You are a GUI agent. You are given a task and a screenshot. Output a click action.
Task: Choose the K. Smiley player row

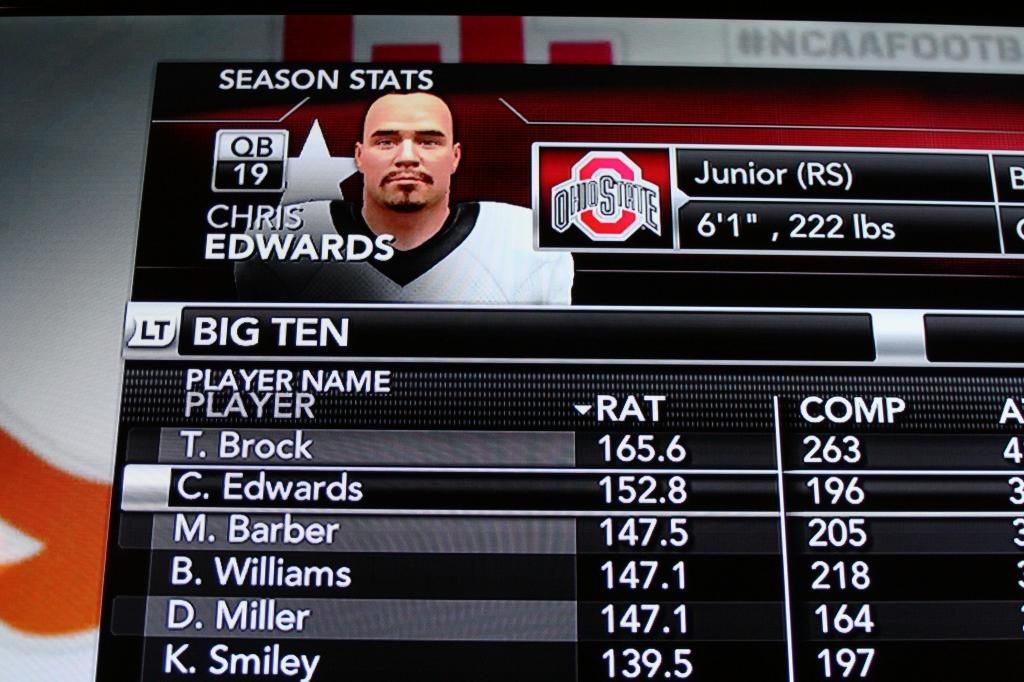244,660
